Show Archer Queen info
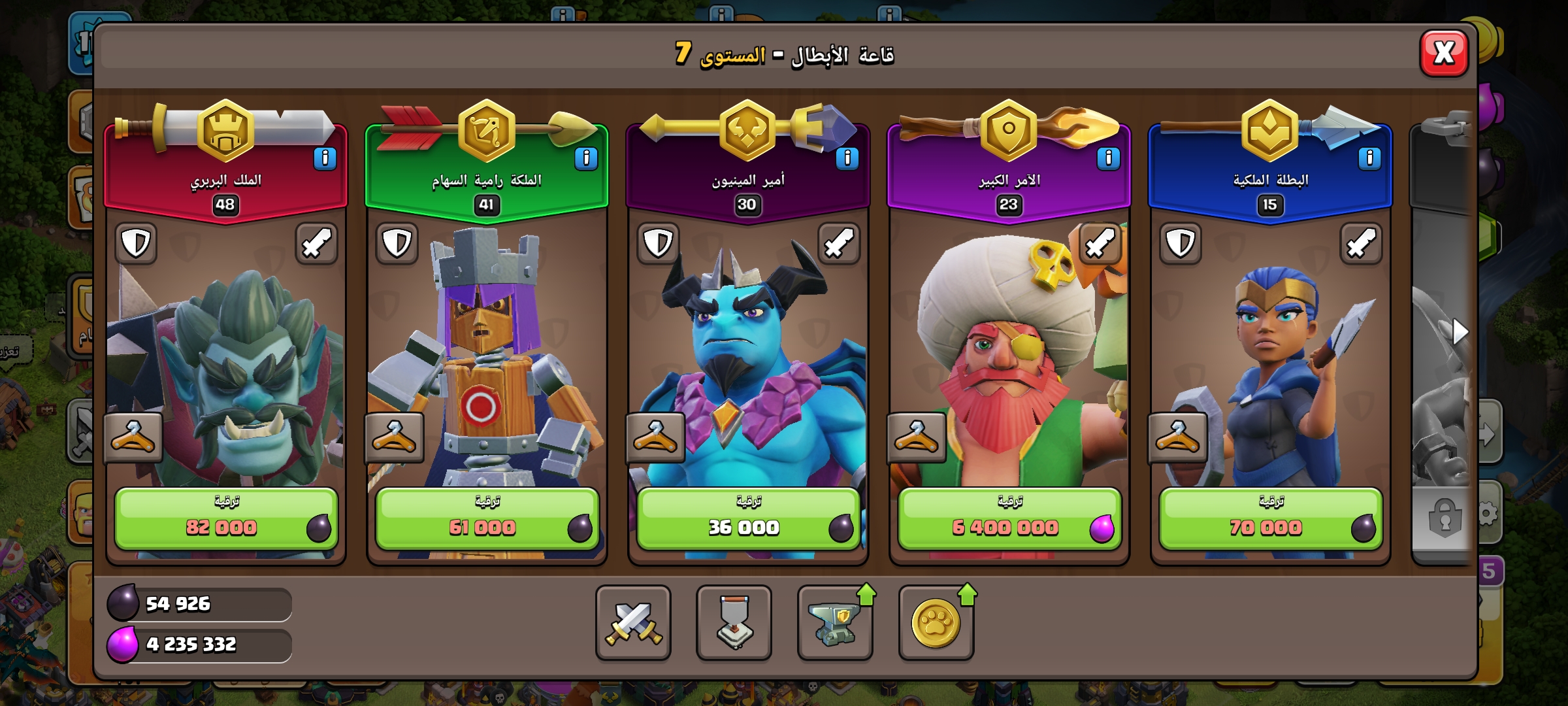The width and height of the screenshot is (1568, 706). (586, 158)
